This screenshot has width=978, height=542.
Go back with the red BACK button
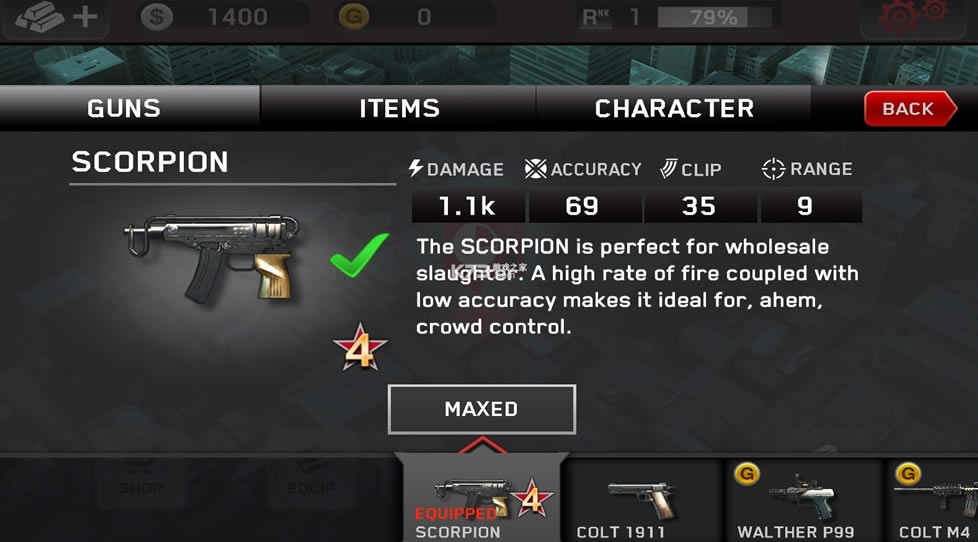click(906, 109)
